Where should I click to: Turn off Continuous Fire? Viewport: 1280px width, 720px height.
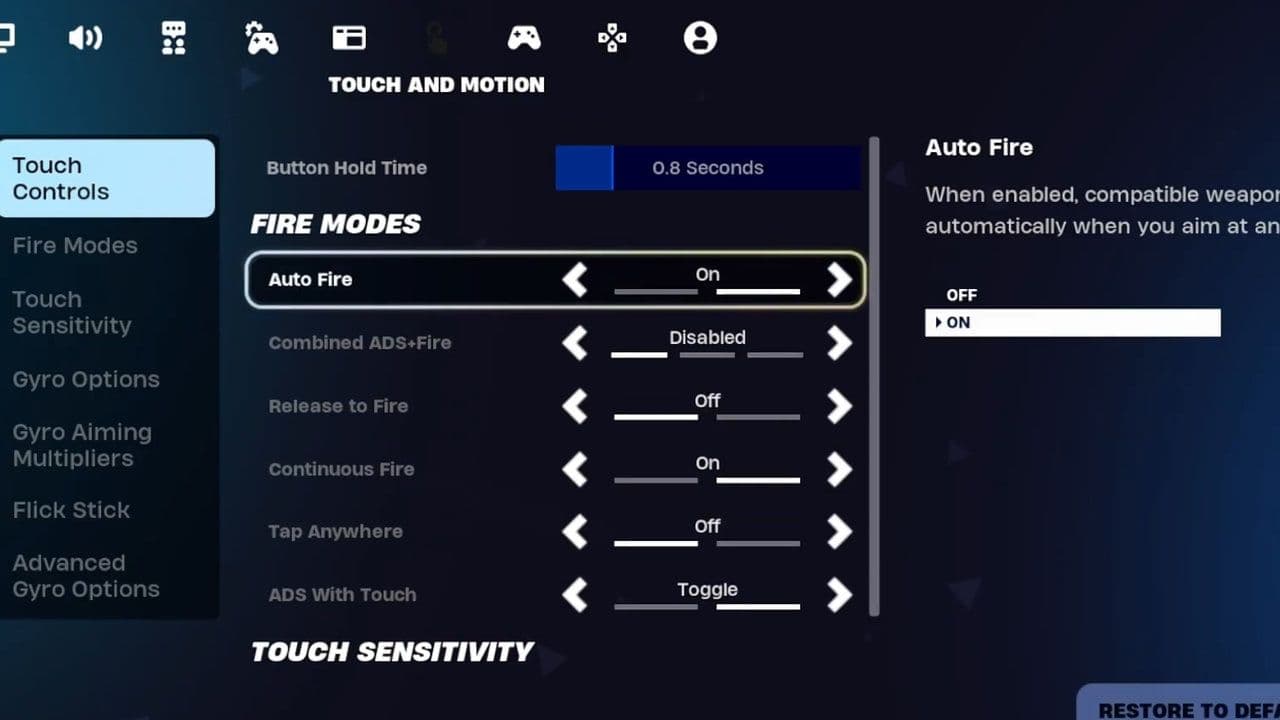pos(575,469)
